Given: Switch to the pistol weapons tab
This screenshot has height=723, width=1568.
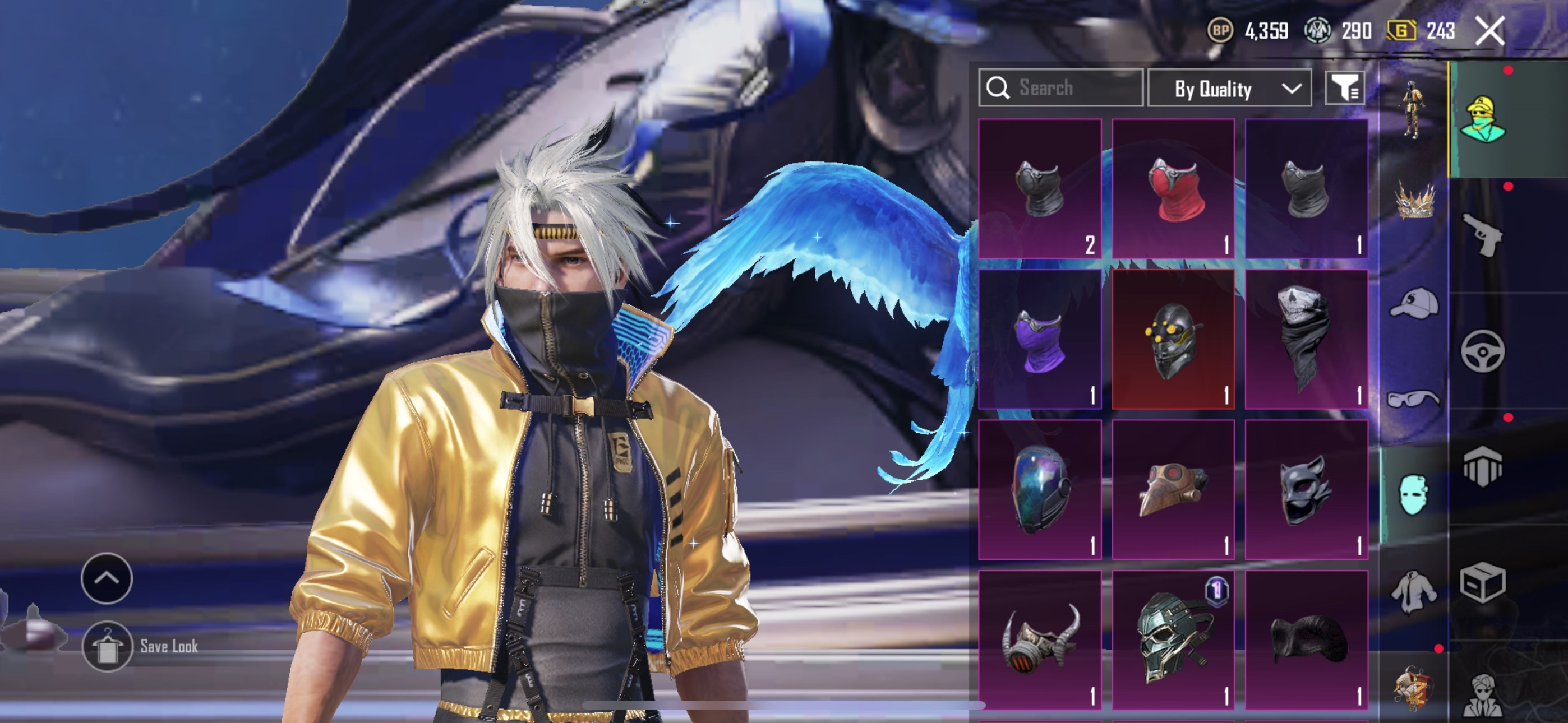Looking at the screenshot, I should pos(1483,235).
